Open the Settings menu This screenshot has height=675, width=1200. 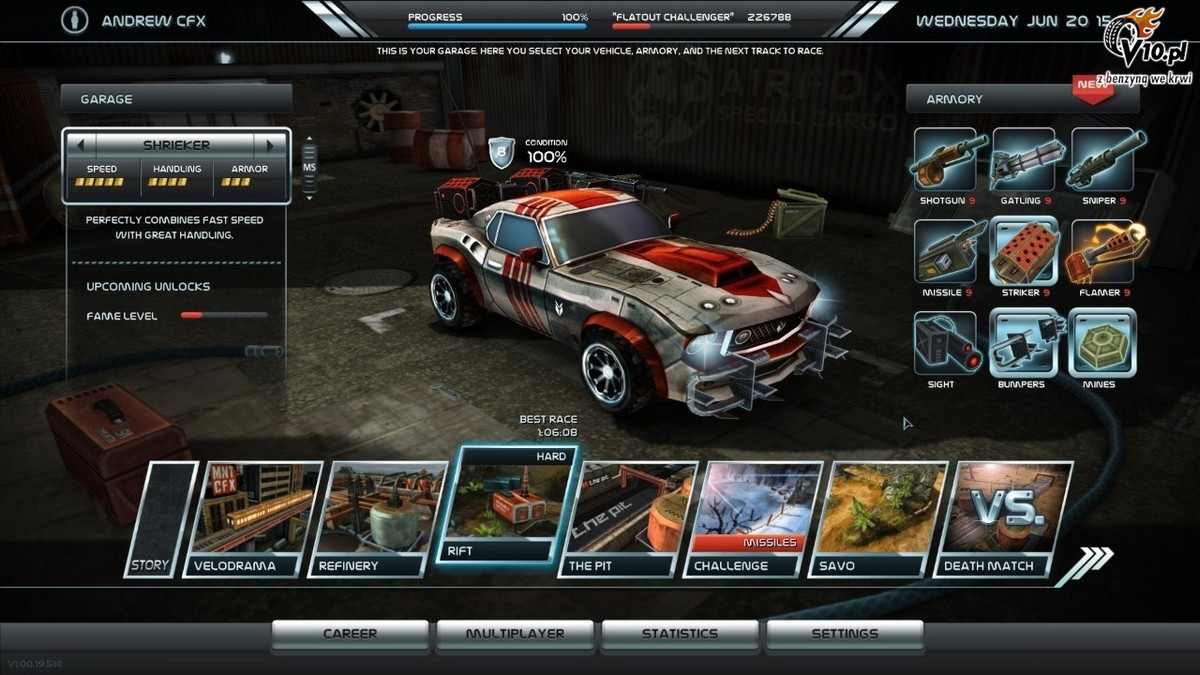click(x=845, y=634)
